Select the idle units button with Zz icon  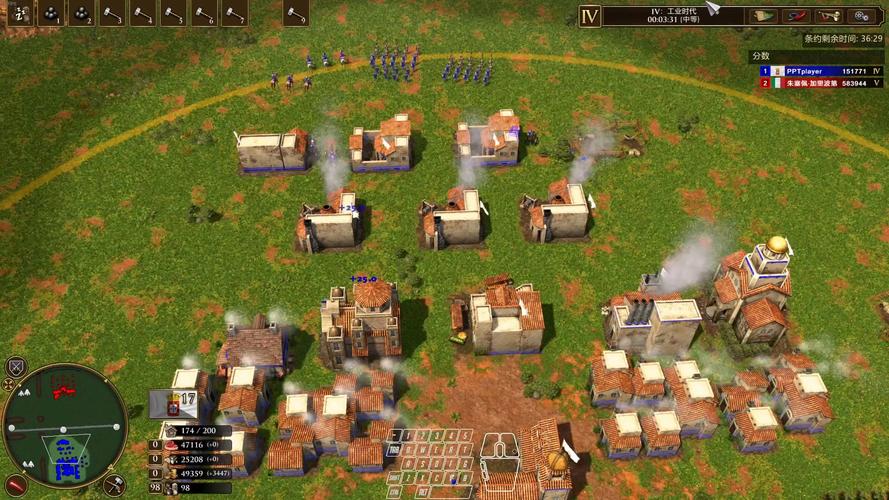(x=19, y=14)
